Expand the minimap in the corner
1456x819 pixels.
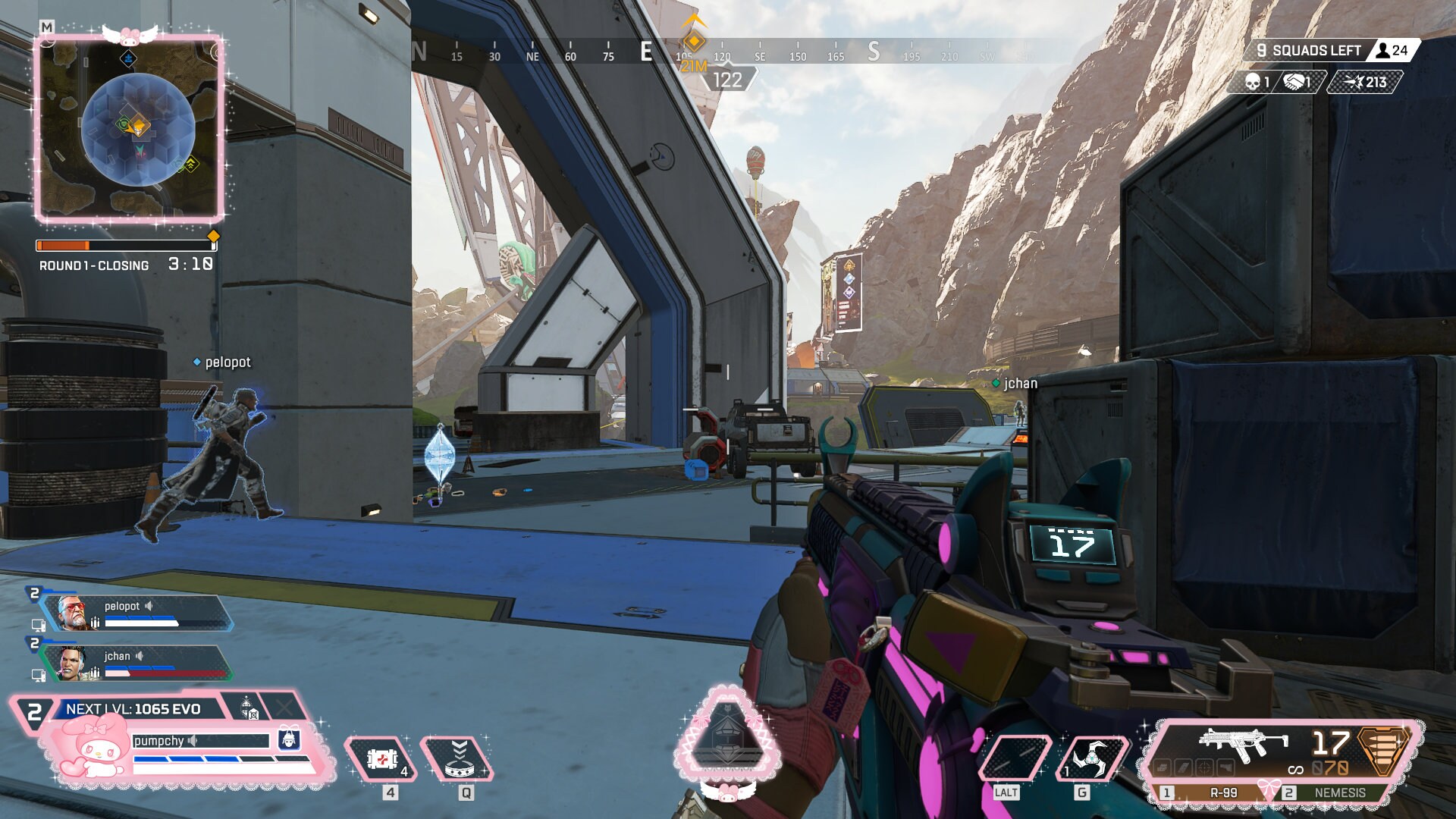129,129
